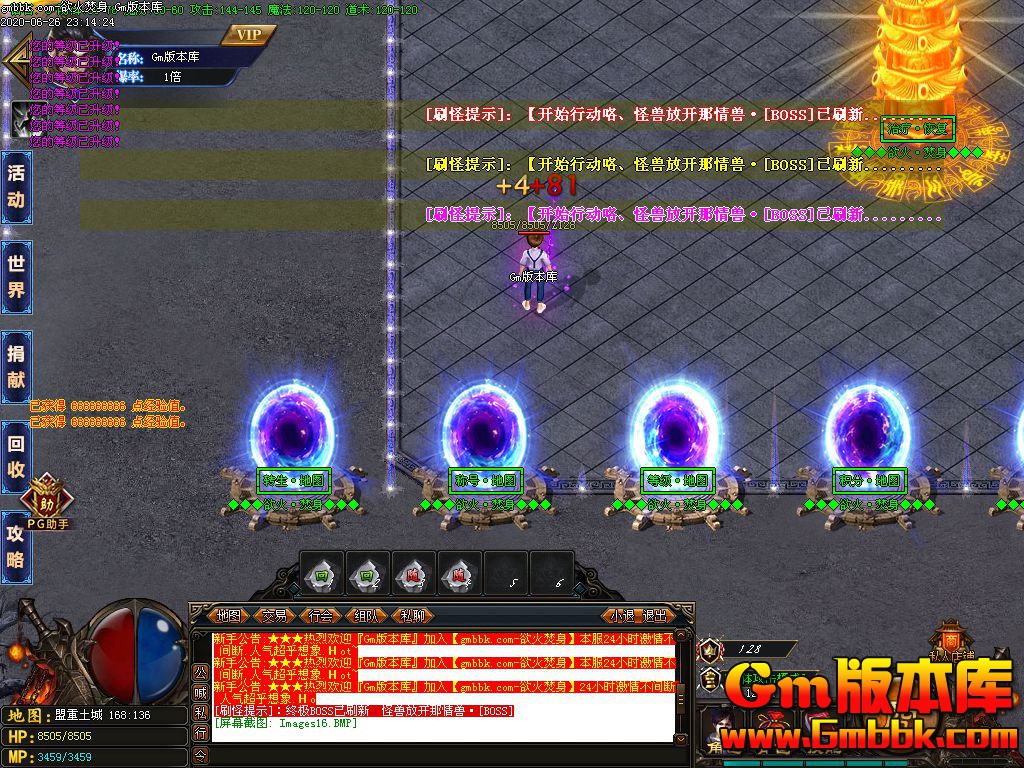Open the 世界 world side button
The height and width of the screenshot is (768, 1024).
[x=16, y=277]
